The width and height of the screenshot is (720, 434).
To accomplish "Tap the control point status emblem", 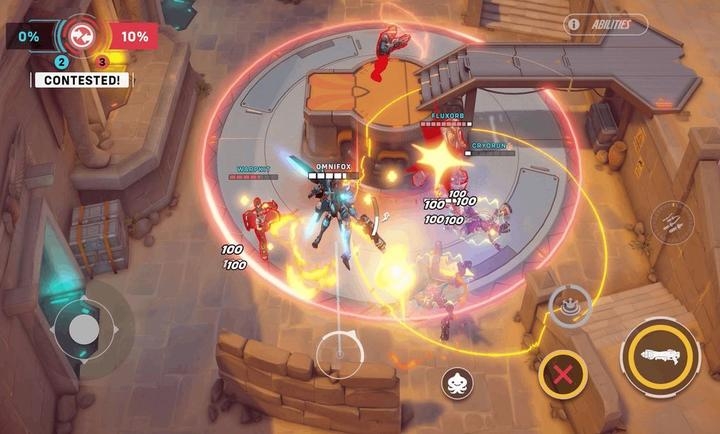I will click(76, 35).
